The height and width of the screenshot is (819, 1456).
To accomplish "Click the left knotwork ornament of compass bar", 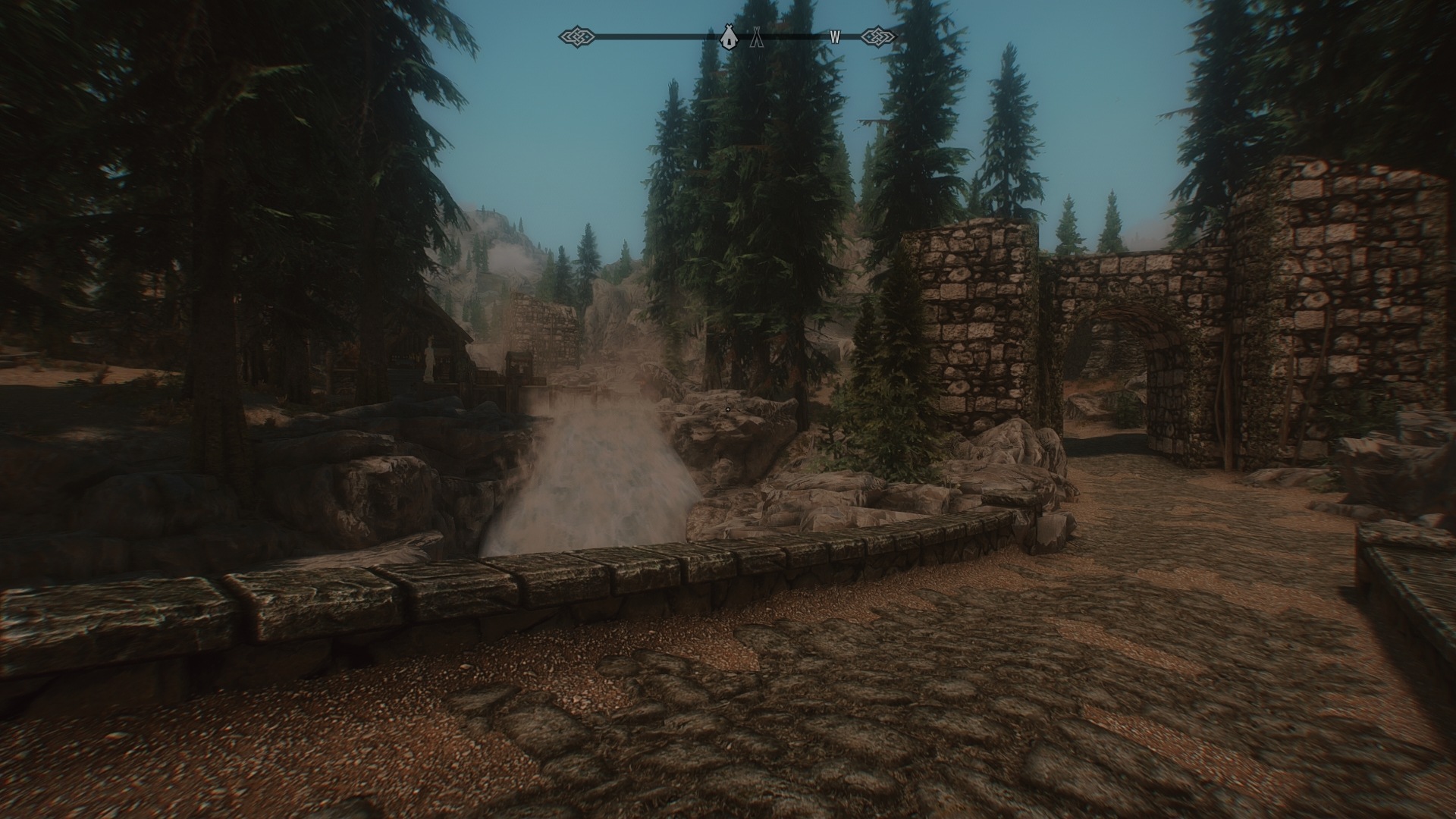I will pos(578,35).
